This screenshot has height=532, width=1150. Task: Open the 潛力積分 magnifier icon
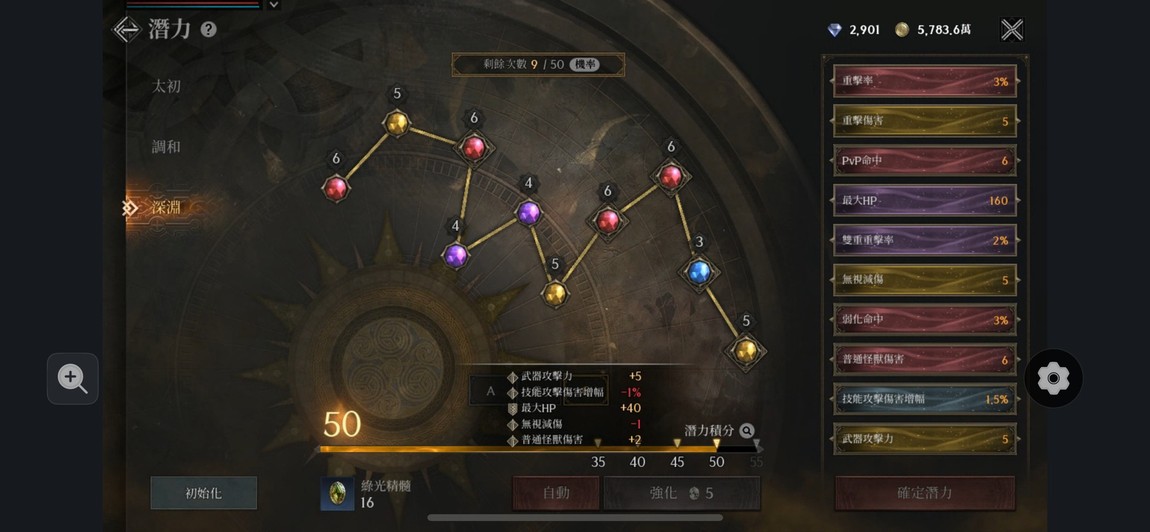pos(747,431)
